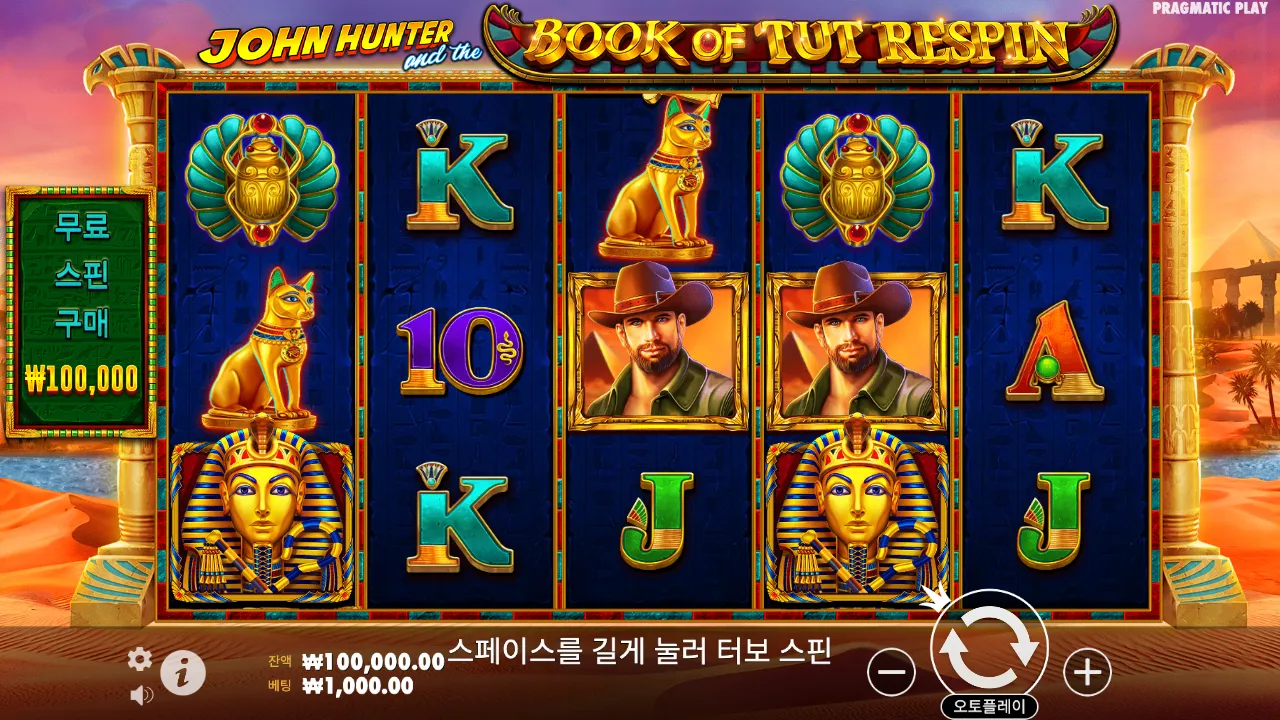Click the pharaoh mask symbol on fourth reel

(x=858, y=510)
